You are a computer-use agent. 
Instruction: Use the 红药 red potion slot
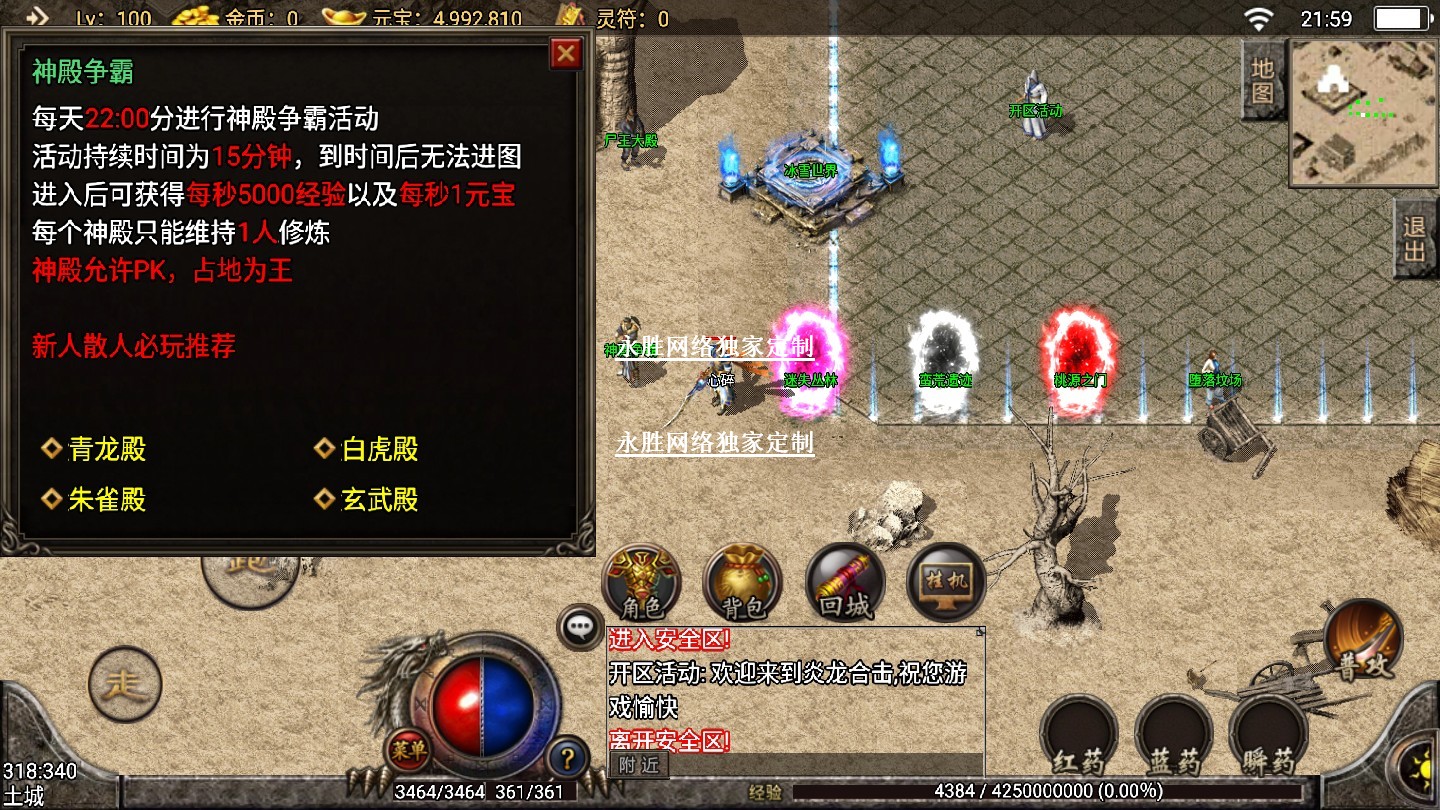tap(1079, 737)
